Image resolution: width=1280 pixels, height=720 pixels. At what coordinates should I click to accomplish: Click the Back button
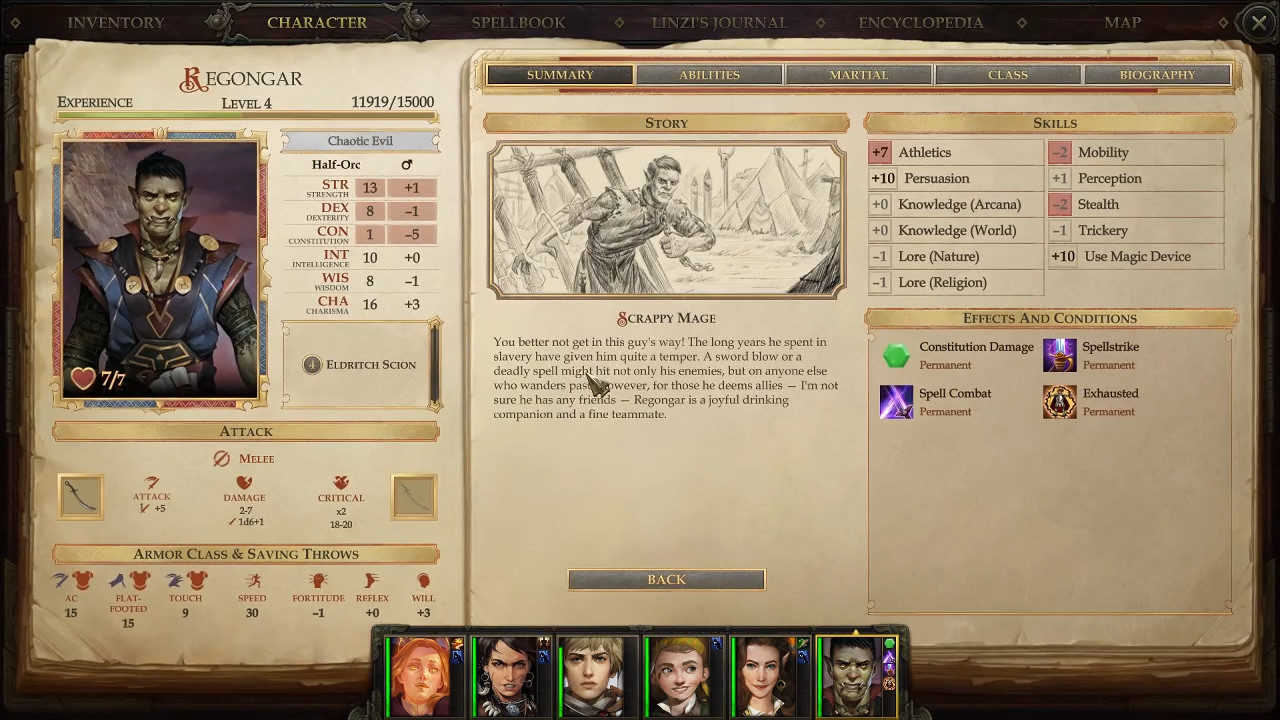[666, 580]
